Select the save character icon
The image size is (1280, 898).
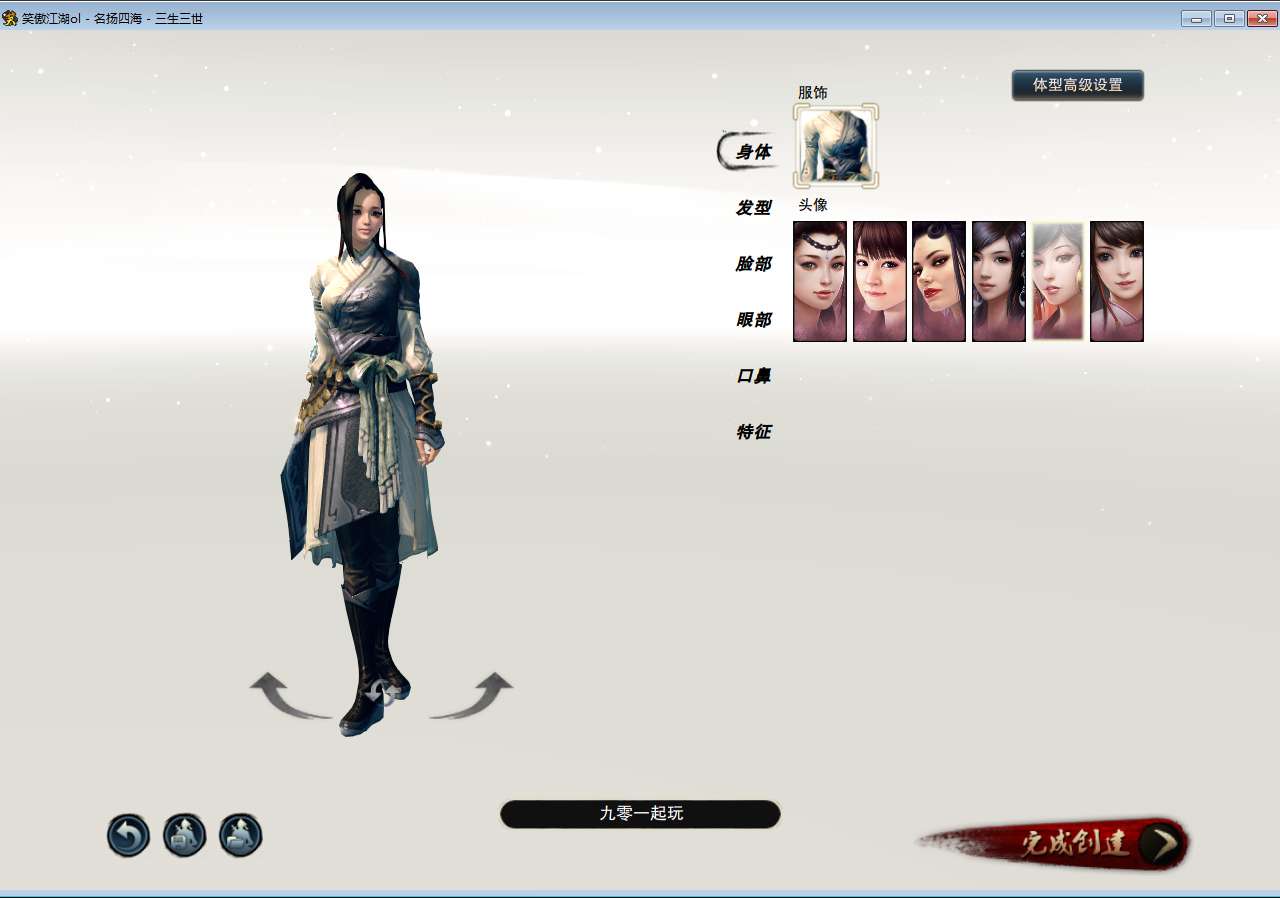[x=183, y=834]
